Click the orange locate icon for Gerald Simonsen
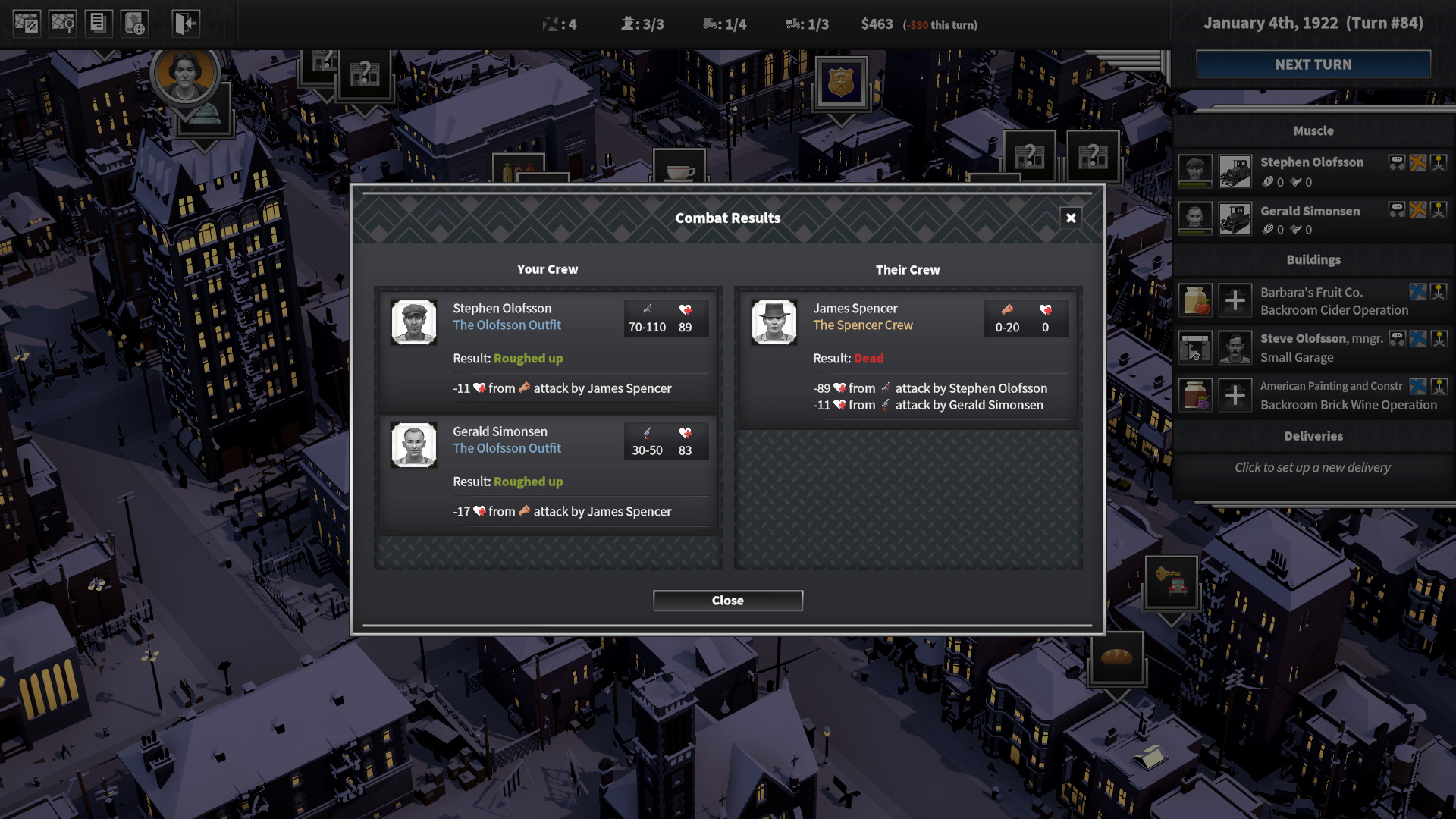 point(1418,211)
